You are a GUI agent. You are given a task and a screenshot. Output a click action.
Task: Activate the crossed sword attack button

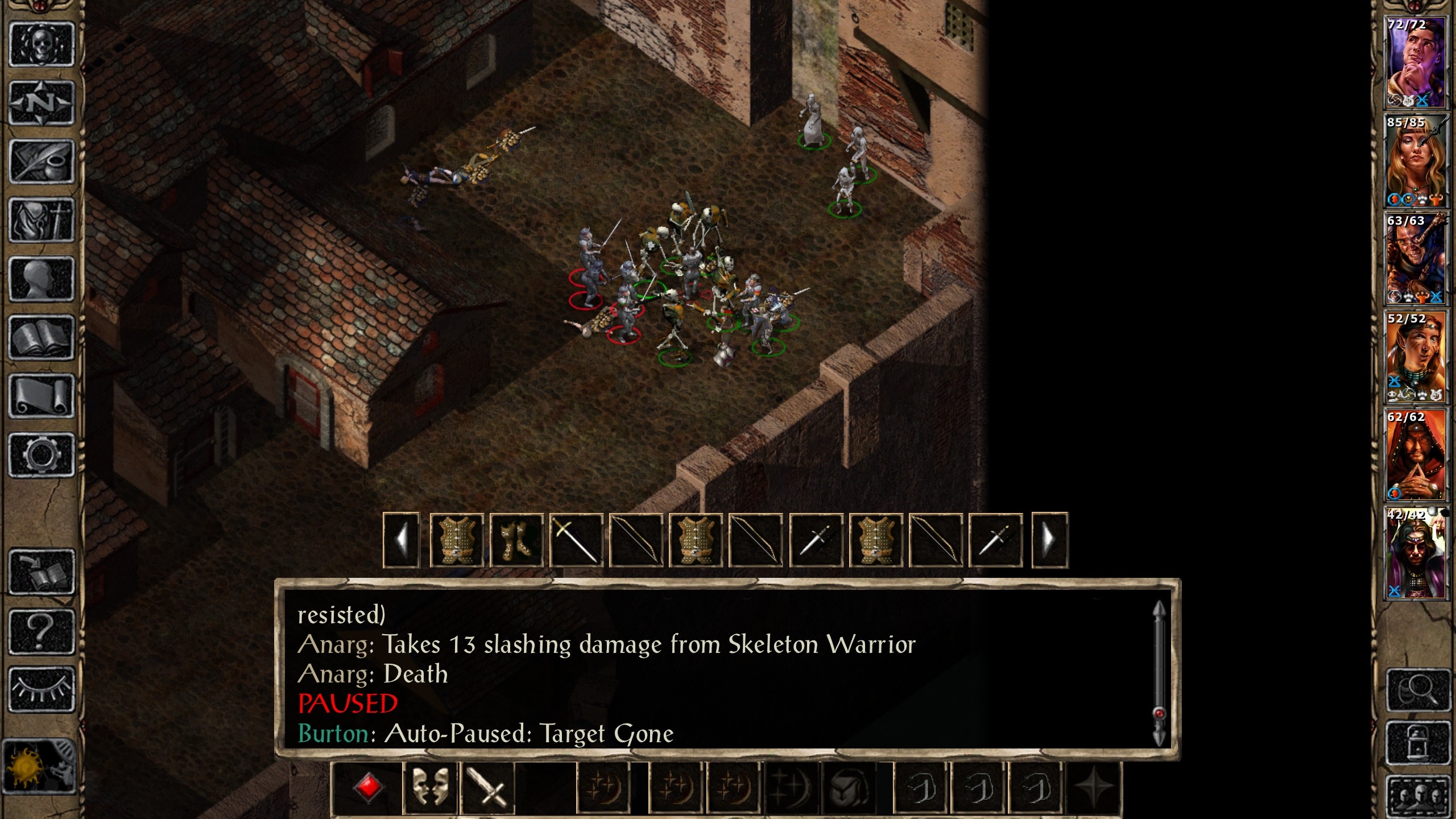coord(487,788)
